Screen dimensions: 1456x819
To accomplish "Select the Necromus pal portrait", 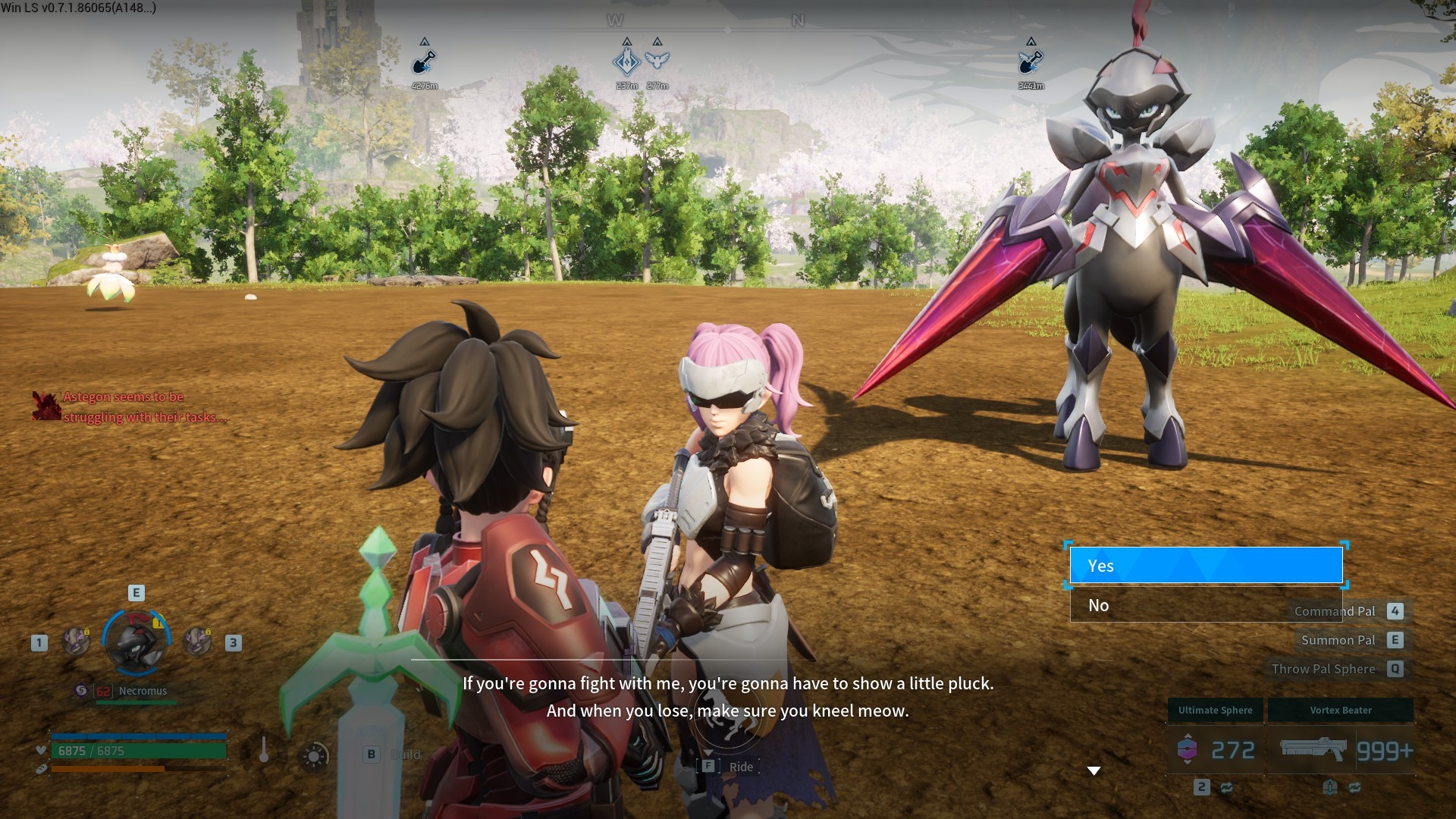I will point(136,642).
